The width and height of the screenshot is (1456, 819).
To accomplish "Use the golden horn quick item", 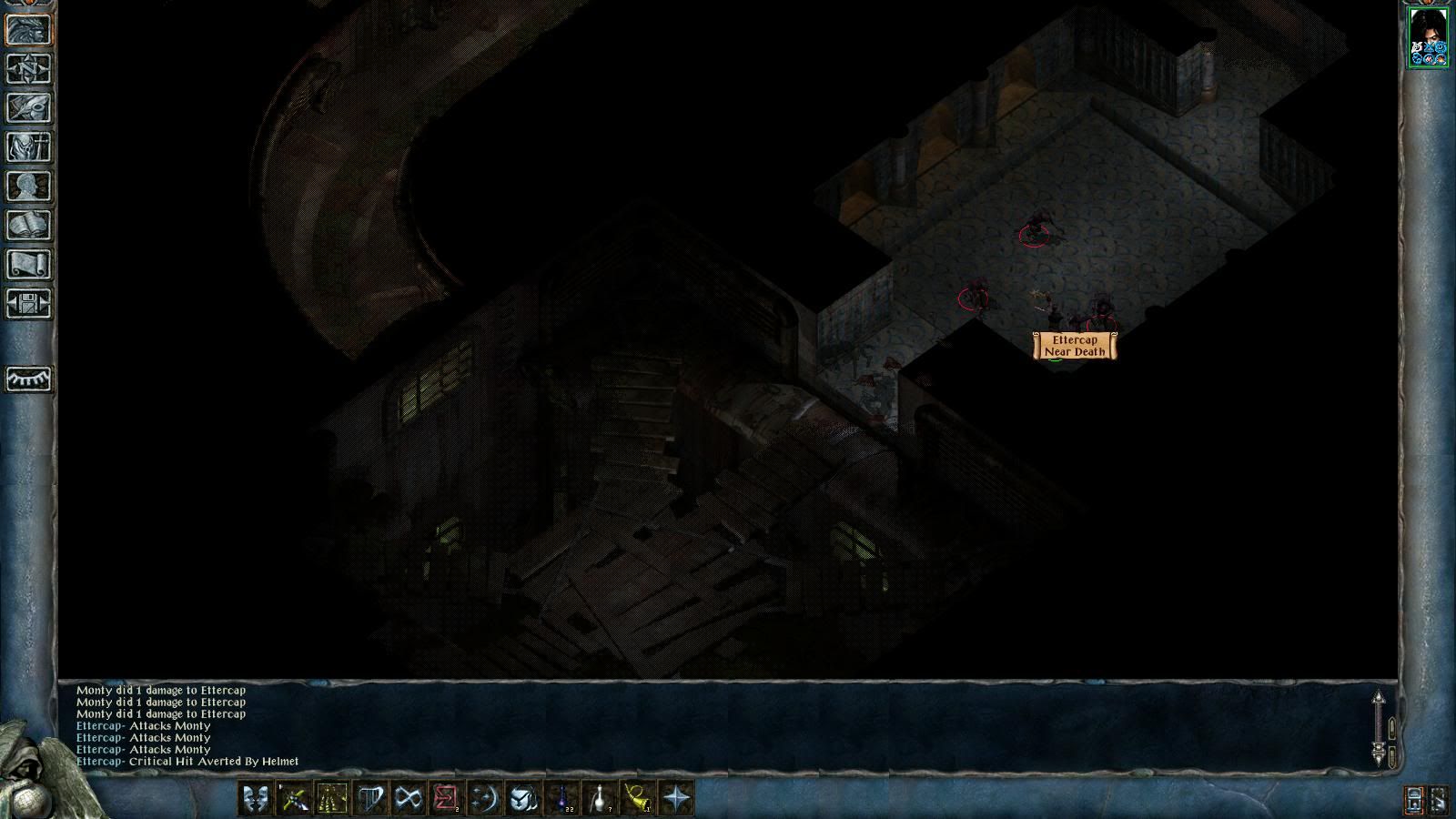I will click(x=637, y=799).
